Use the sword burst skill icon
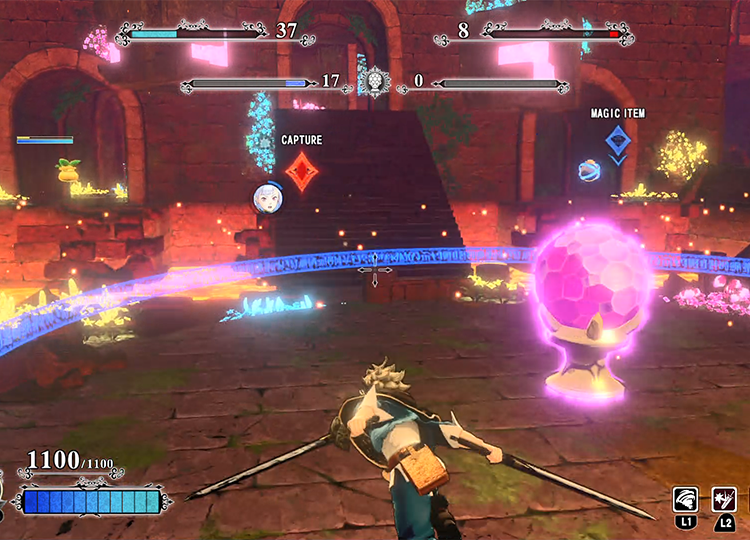The width and height of the screenshot is (750, 540). tap(723, 498)
